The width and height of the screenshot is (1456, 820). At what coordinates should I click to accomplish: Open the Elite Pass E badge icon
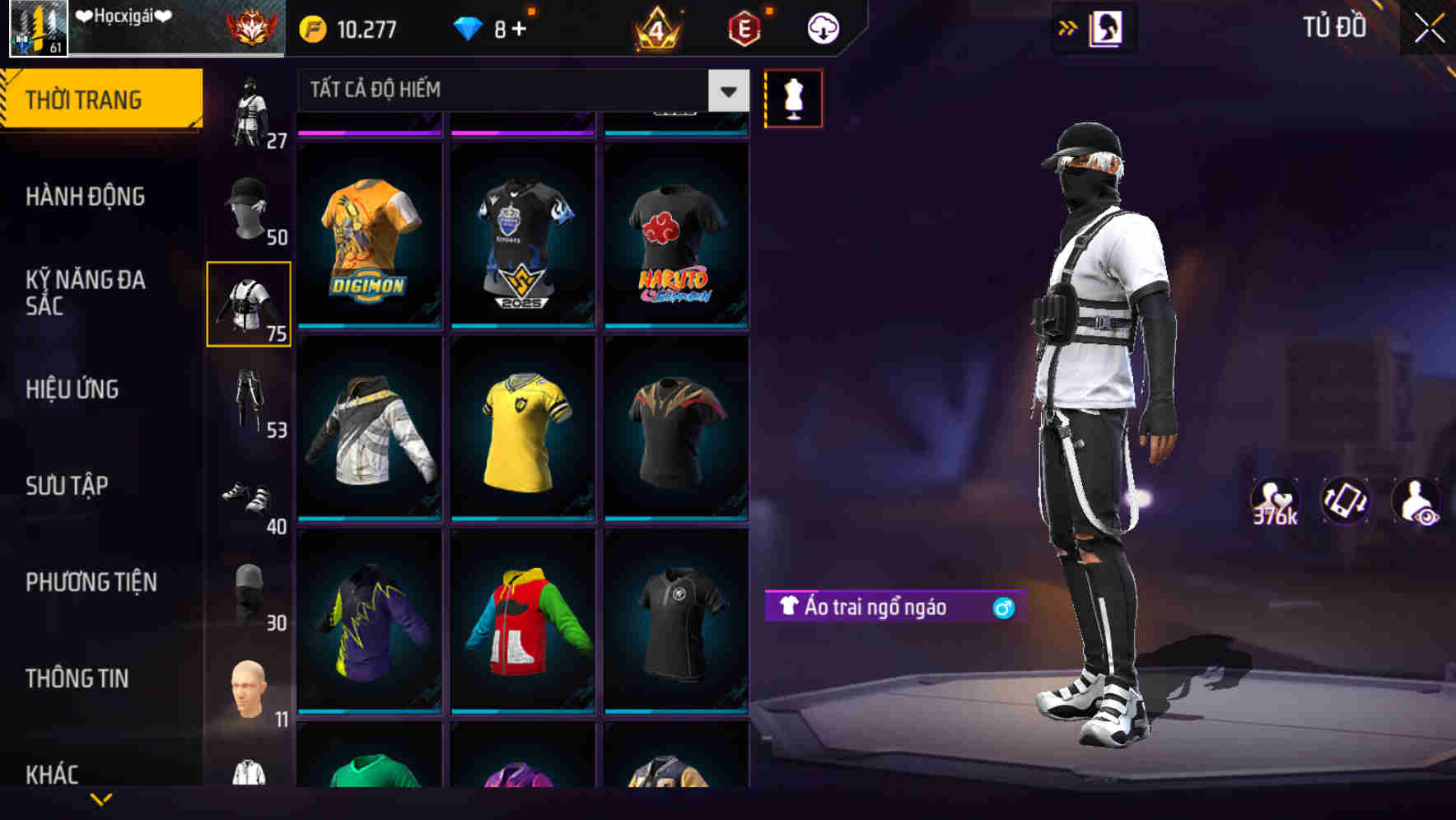[x=744, y=27]
